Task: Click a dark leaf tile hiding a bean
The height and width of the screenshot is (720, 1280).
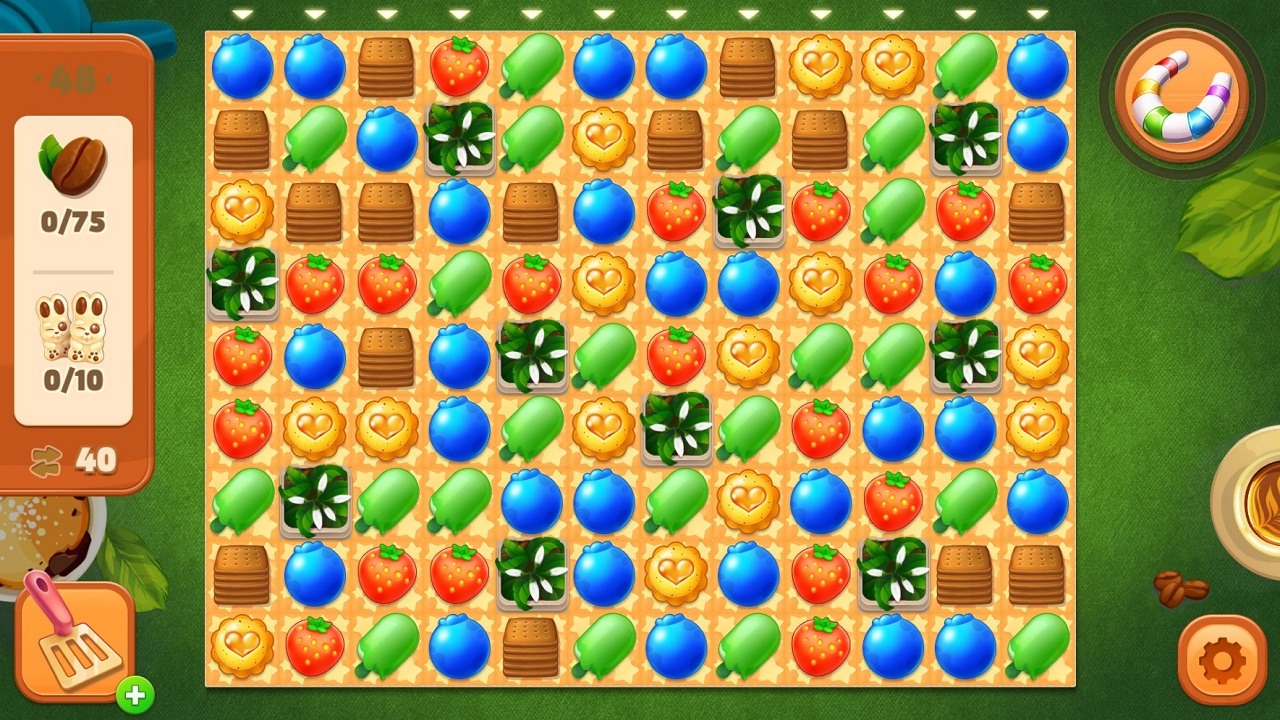Action: [459, 138]
